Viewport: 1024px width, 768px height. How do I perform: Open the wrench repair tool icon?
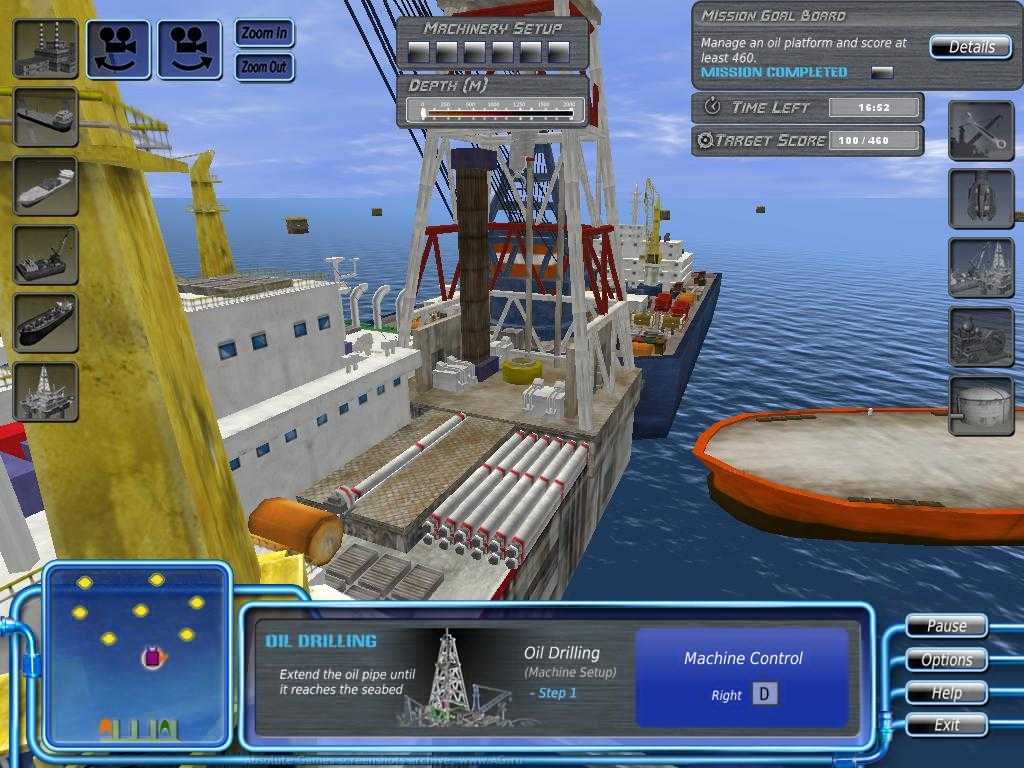click(980, 131)
